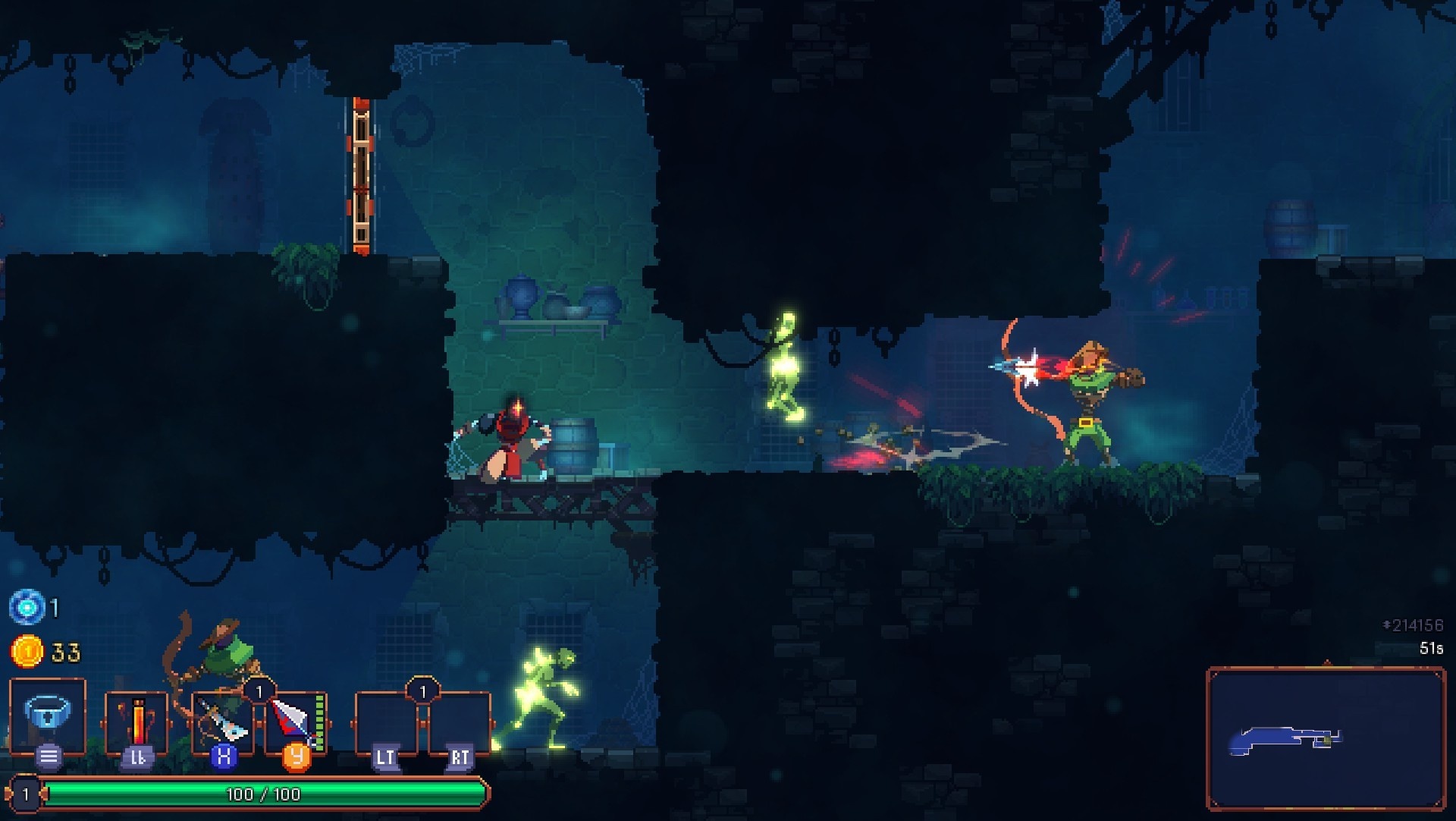Use the red health flask
Viewport: 1456px width, 821px height.
[137, 721]
